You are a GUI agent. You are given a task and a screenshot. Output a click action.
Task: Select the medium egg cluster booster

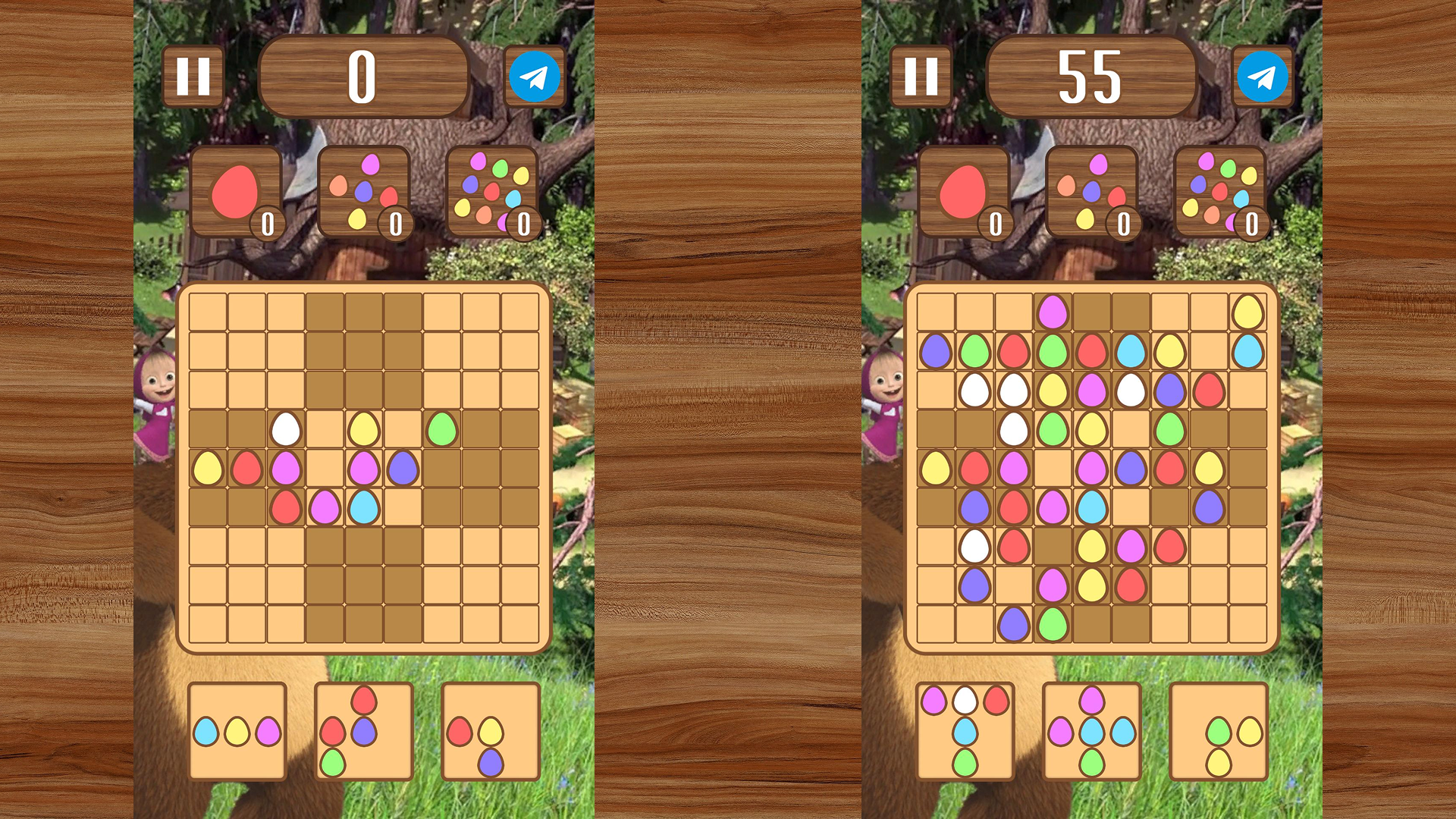364,190
